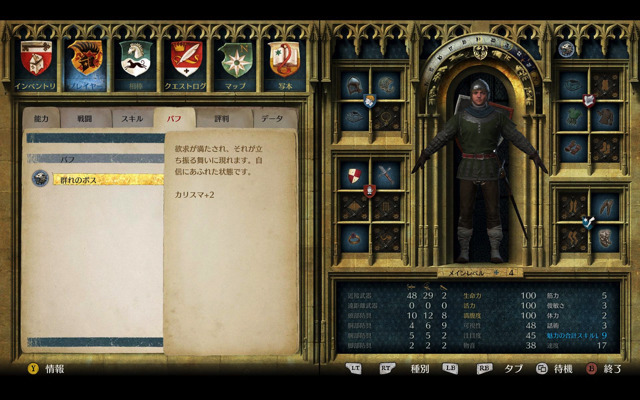Screen dimensions: 640x400
Task: Open the クエストログ quest log
Action: (x=186, y=60)
